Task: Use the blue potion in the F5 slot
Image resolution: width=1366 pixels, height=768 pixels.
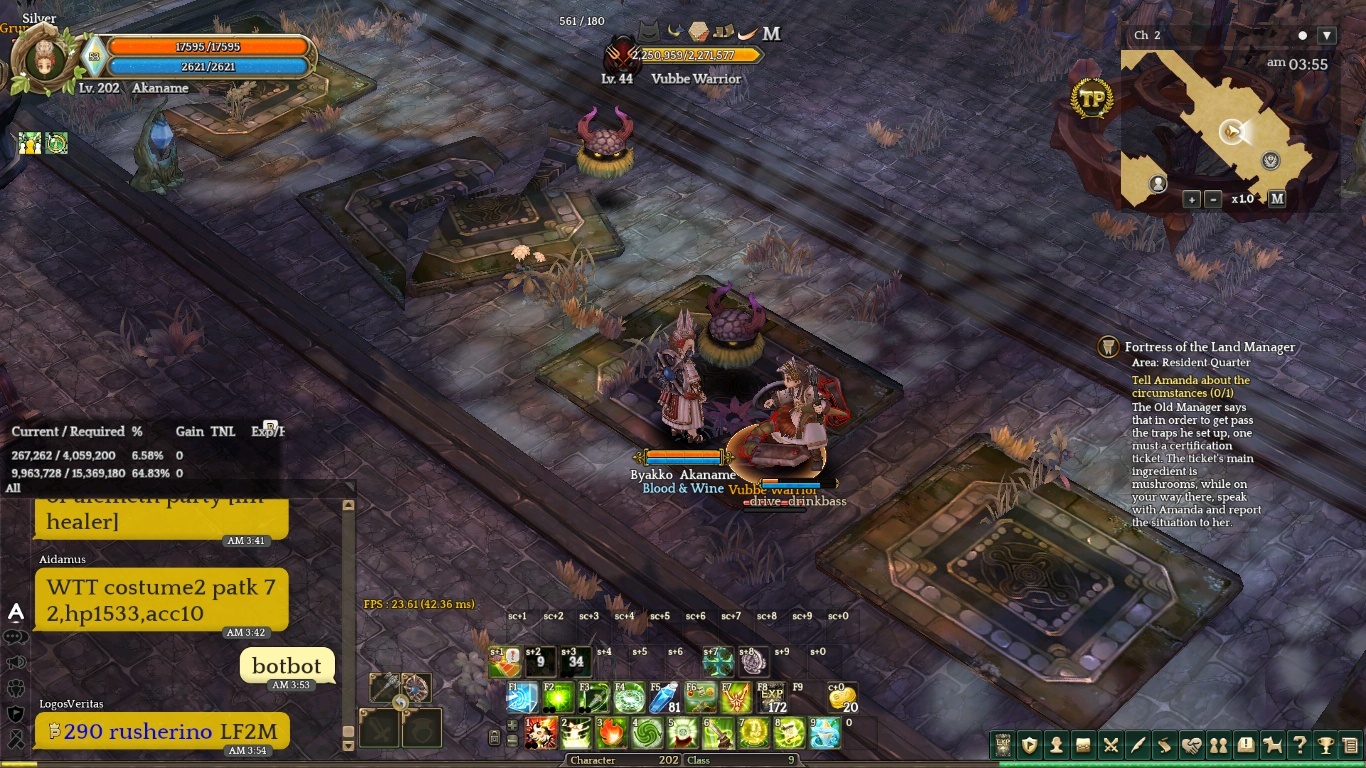Action: pyautogui.click(x=664, y=696)
